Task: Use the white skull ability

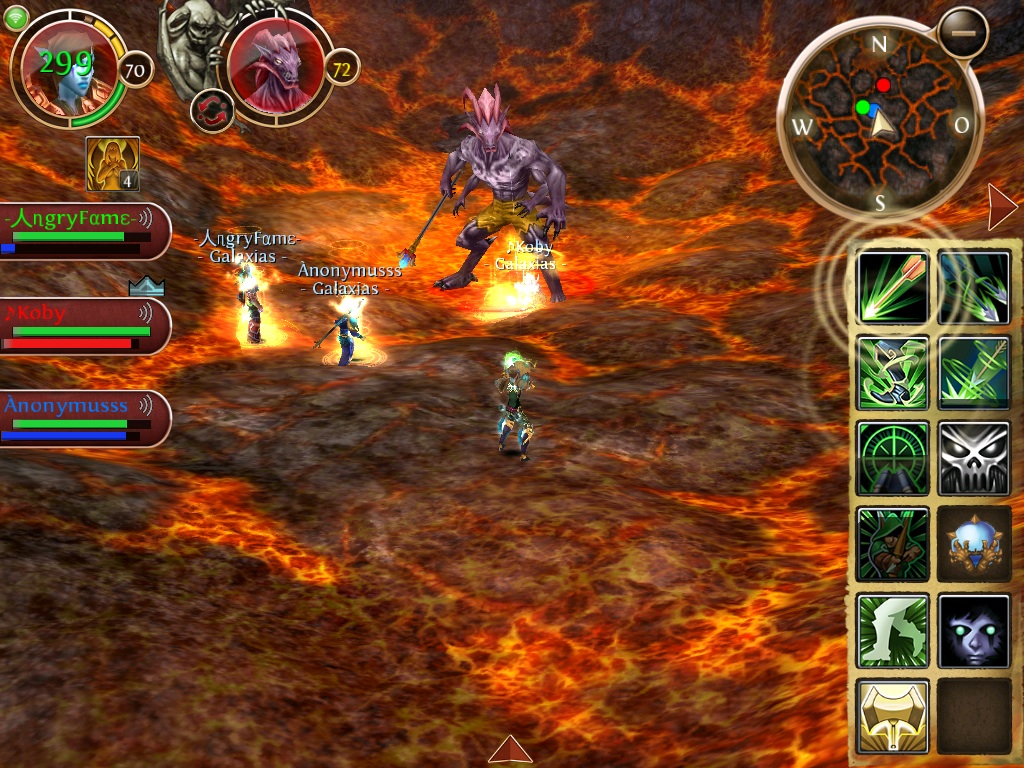Action: pos(974,459)
